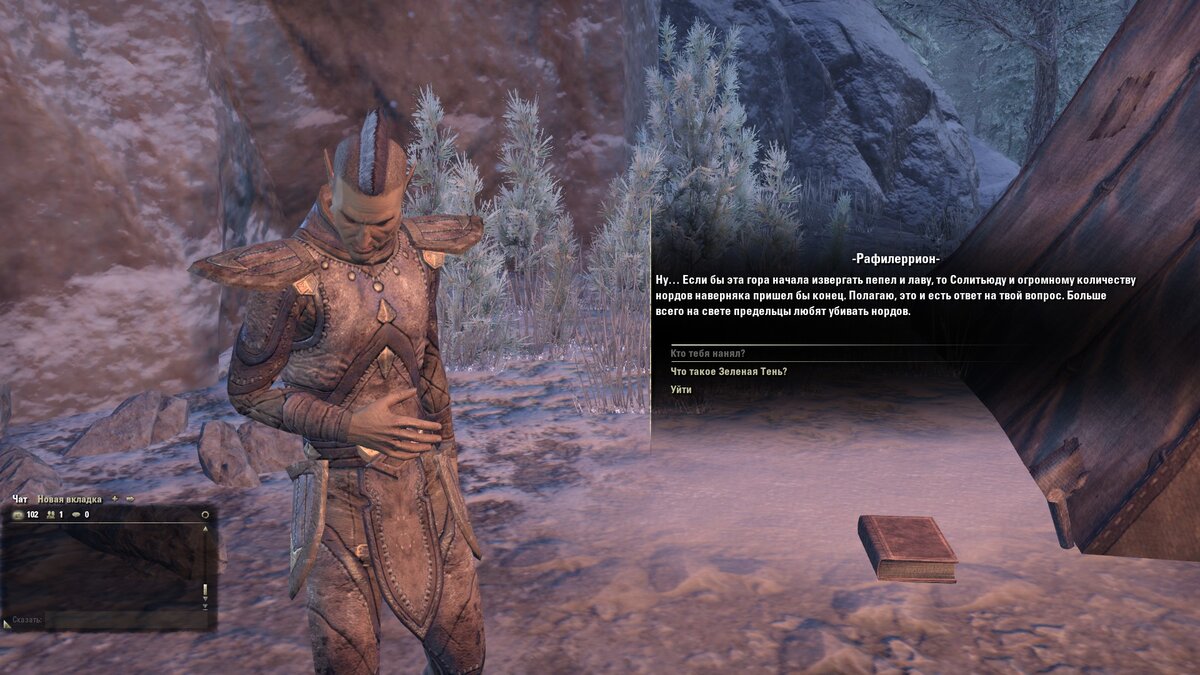Click the arrow icon beside chat tabs
Screen dimensions: 1200x675
(x=130, y=499)
